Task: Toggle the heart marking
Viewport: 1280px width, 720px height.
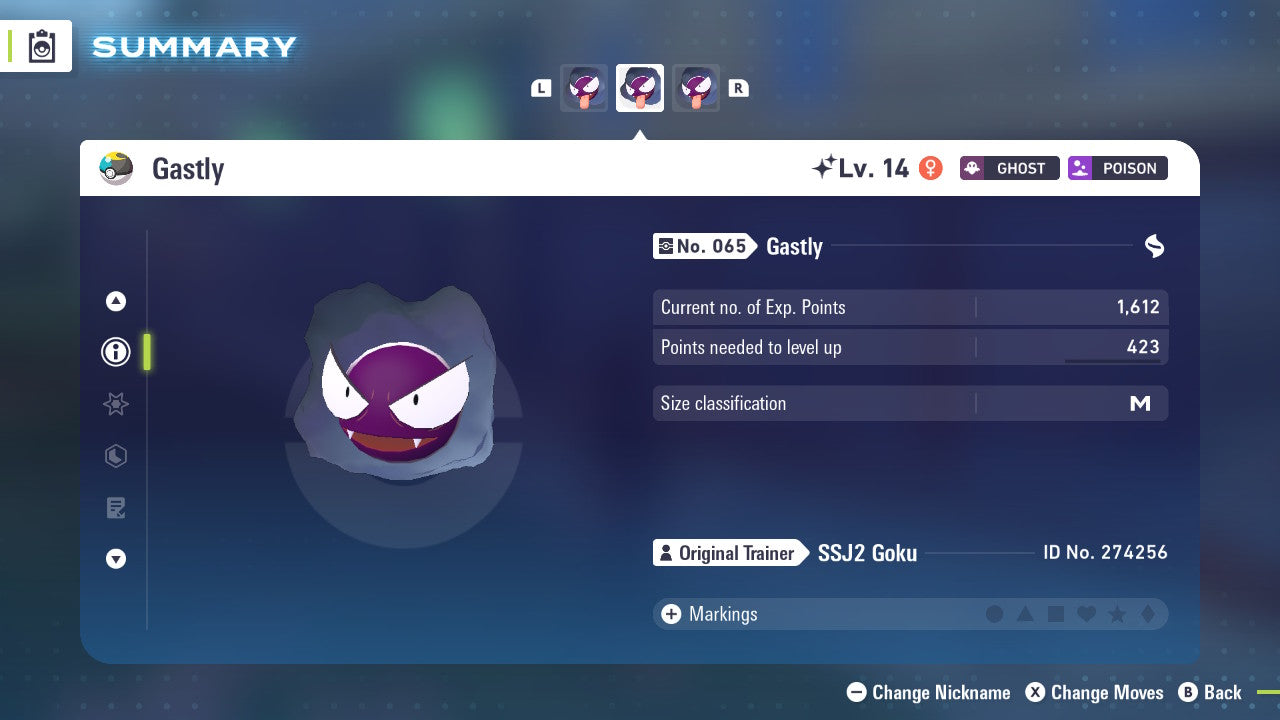Action: tap(1086, 614)
